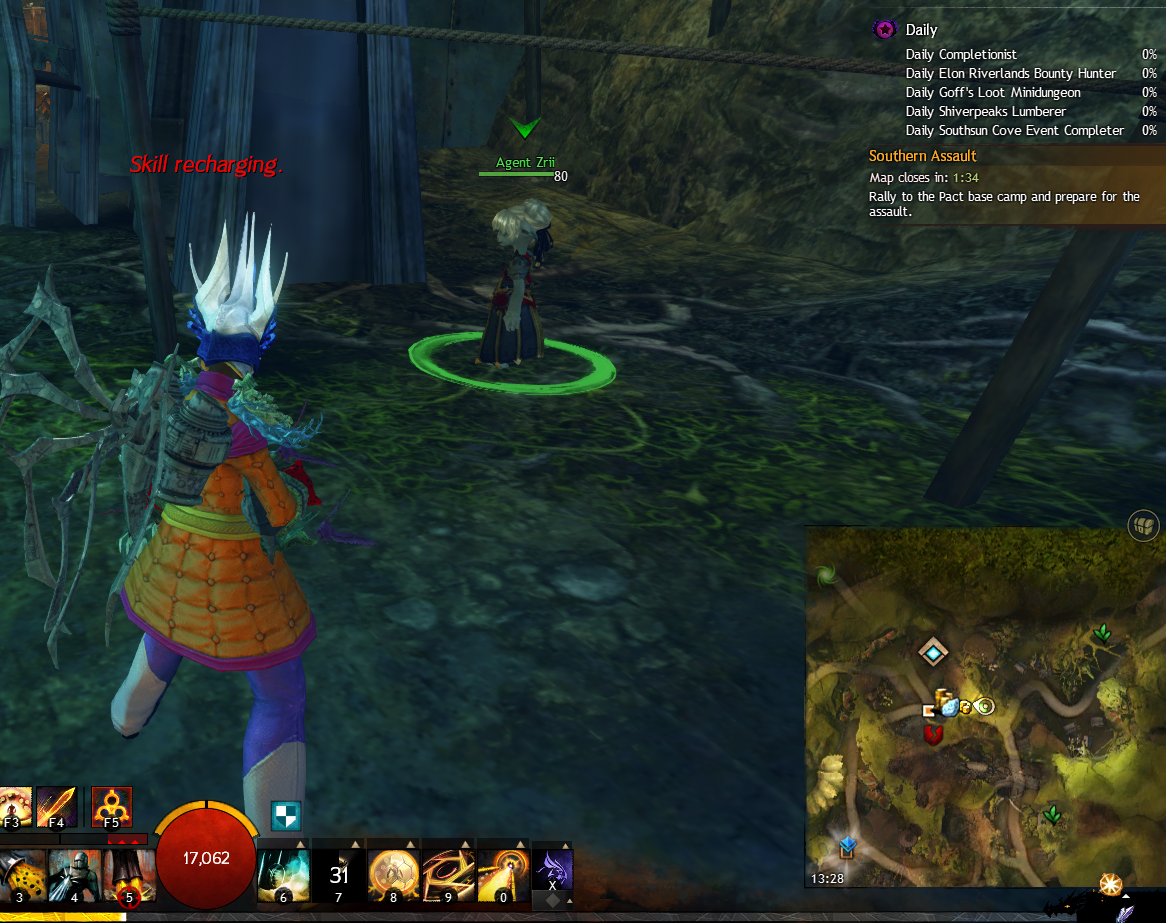Click the Southern Assault event title

pos(922,156)
